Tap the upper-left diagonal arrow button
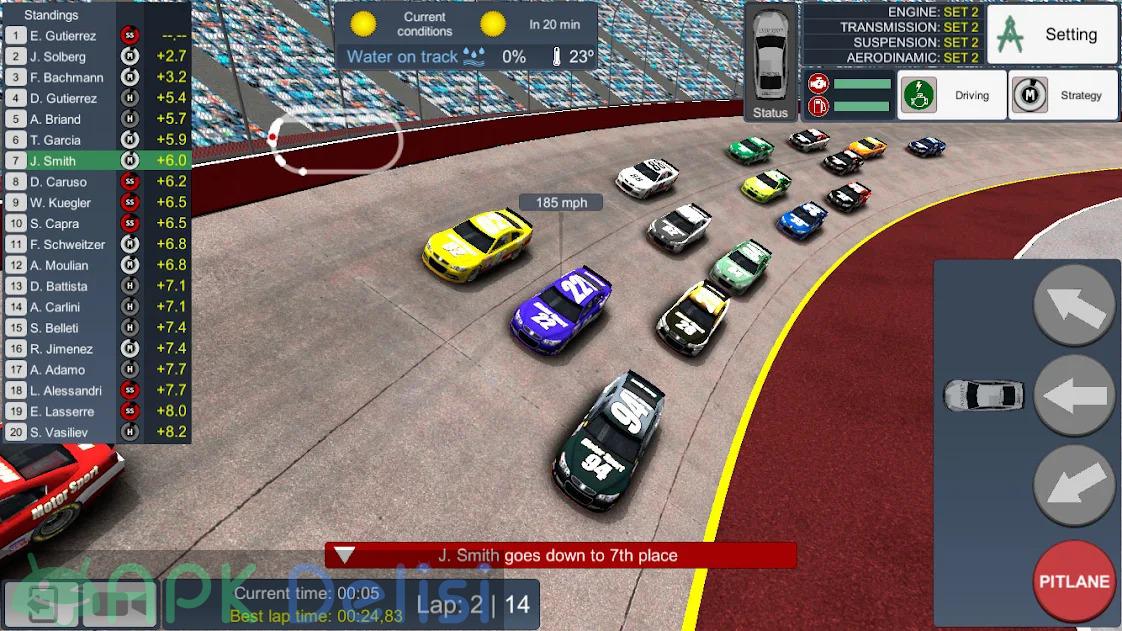The height and width of the screenshot is (631, 1122). 1074,306
